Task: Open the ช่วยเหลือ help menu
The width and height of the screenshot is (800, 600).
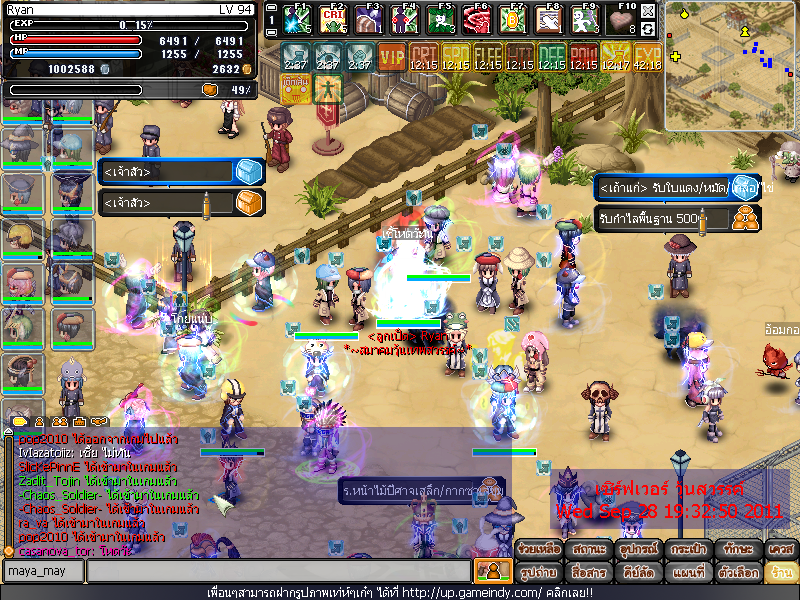Action: (x=539, y=550)
